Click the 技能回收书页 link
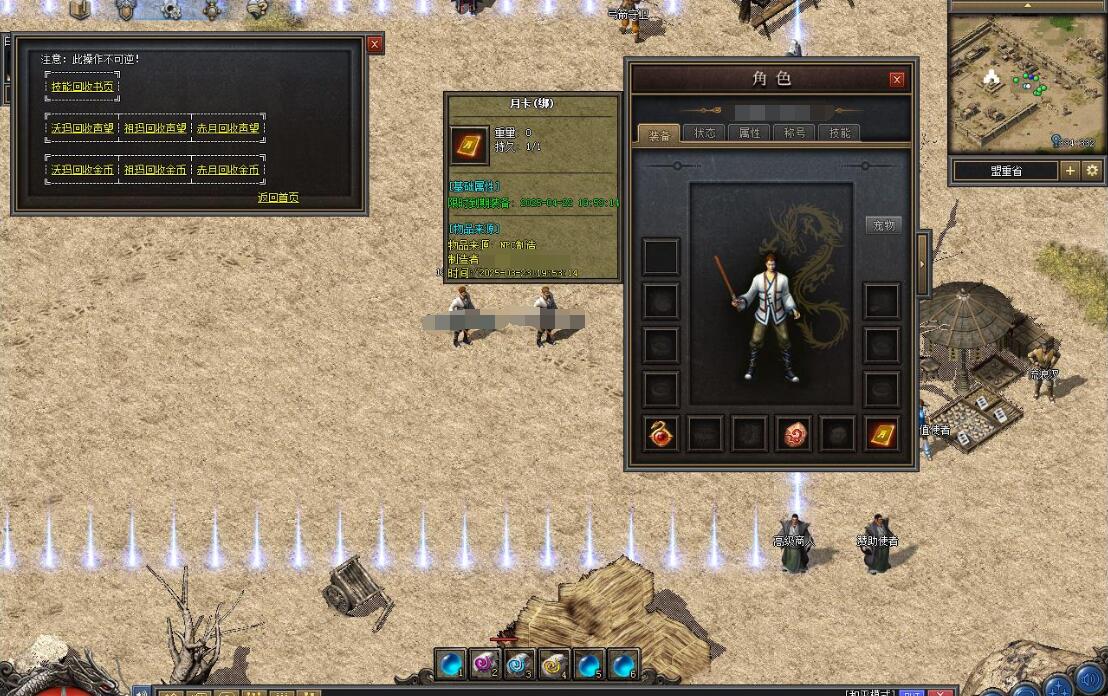The width and height of the screenshot is (1108, 696). point(83,87)
